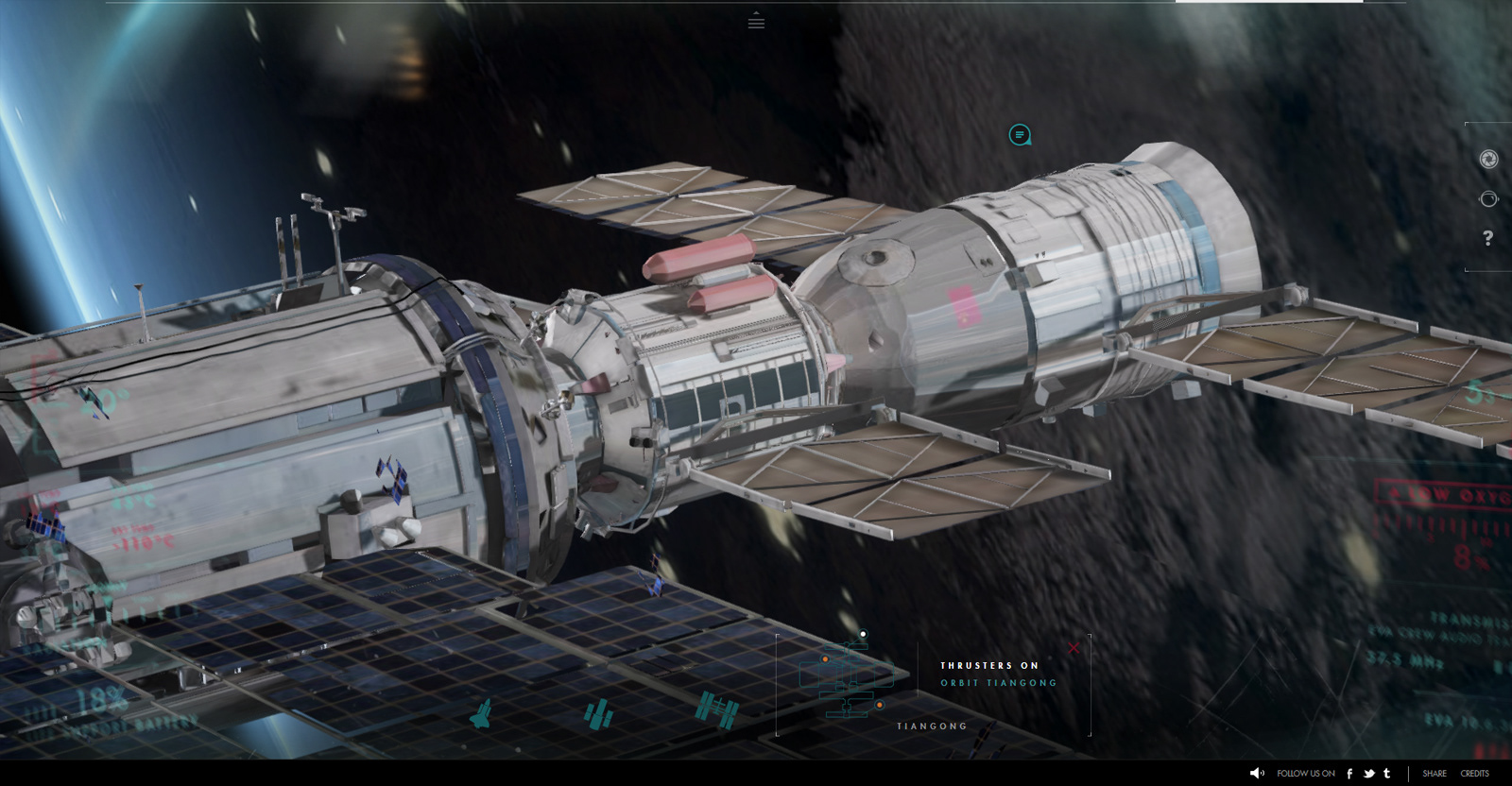Open the Facebook page link
This screenshot has width=1512, height=786.
click(x=1349, y=773)
